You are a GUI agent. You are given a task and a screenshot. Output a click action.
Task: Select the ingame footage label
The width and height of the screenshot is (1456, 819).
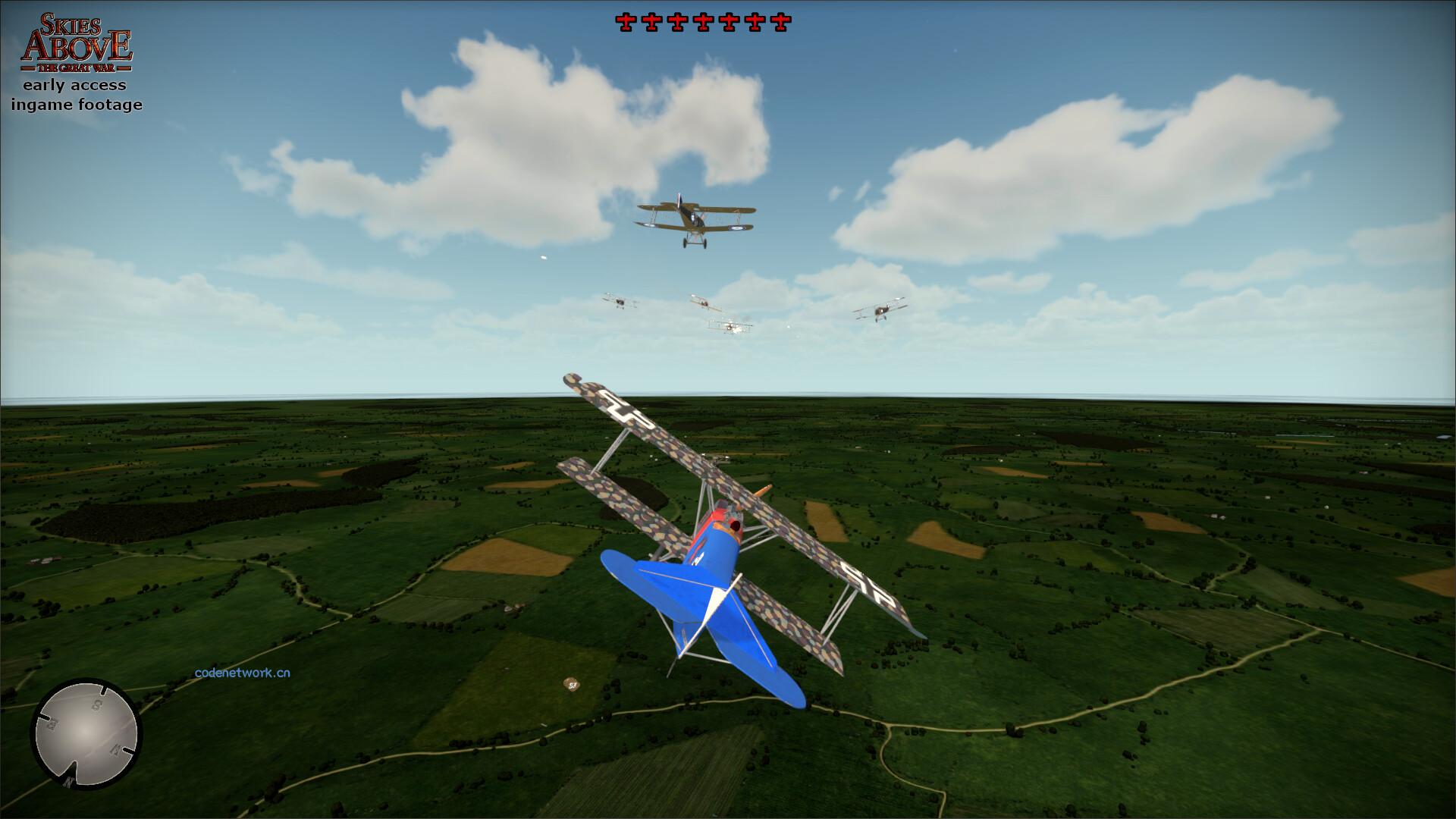pyautogui.click(x=75, y=105)
